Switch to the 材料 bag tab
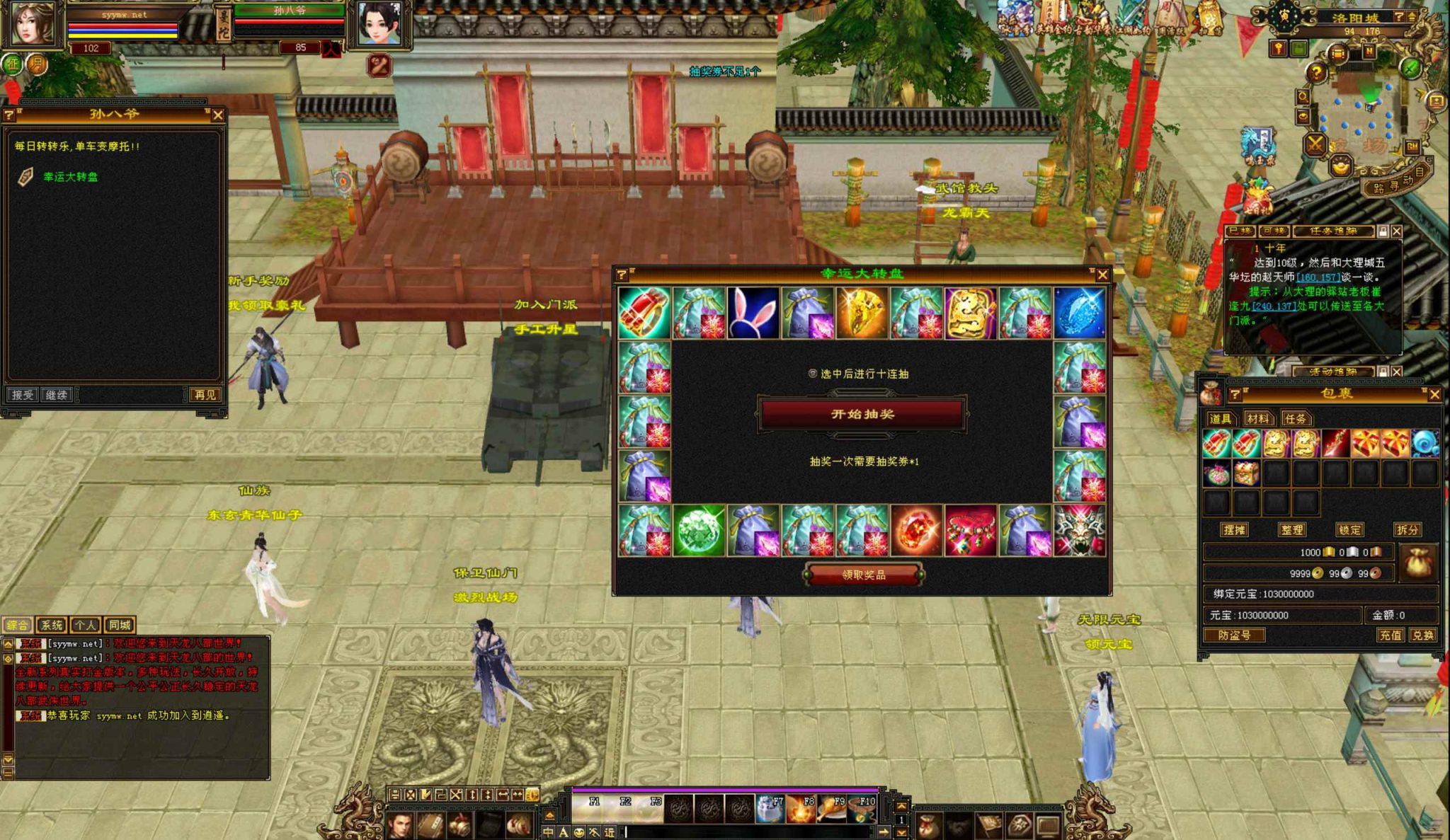This screenshot has width=1450, height=840. pyautogui.click(x=1257, y=419)
